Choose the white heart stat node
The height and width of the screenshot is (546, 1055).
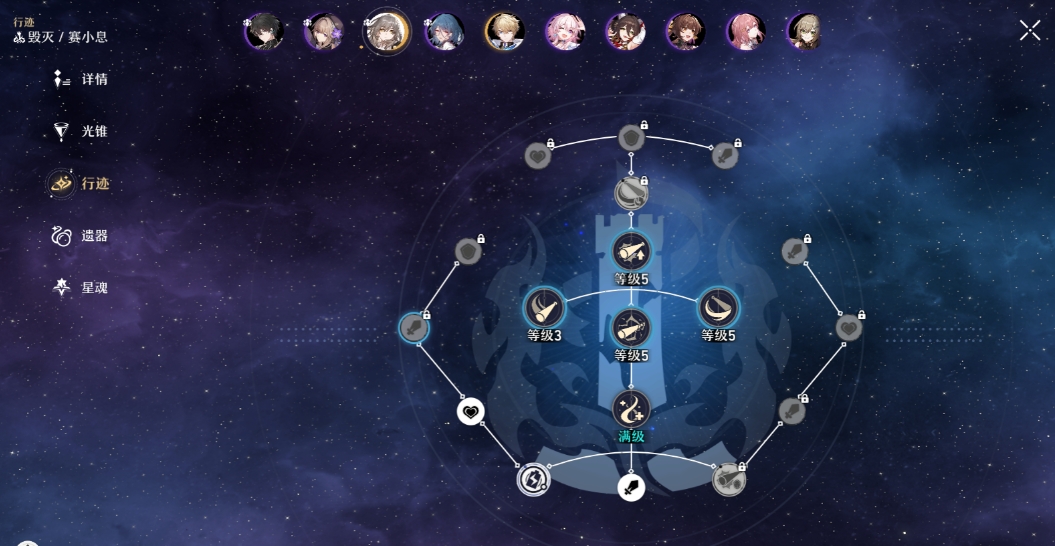click(x=471, y=411)
